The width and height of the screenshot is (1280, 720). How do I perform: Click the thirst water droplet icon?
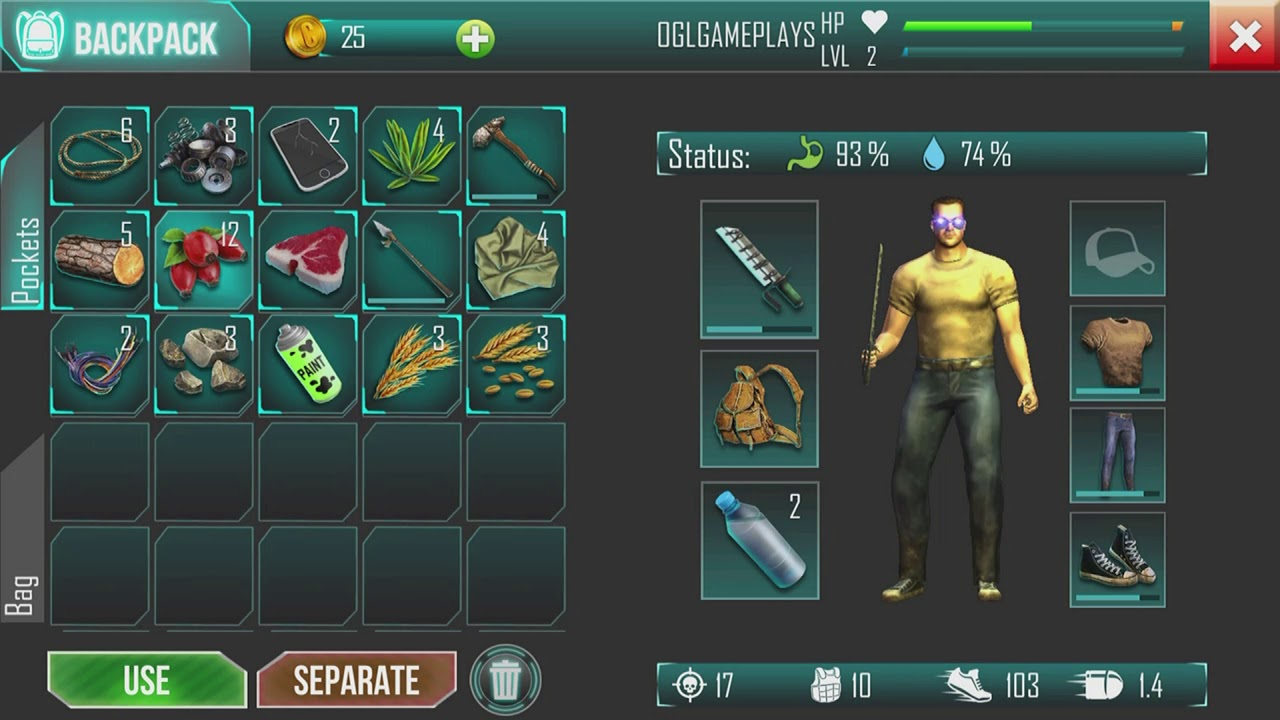pos(933,154)
